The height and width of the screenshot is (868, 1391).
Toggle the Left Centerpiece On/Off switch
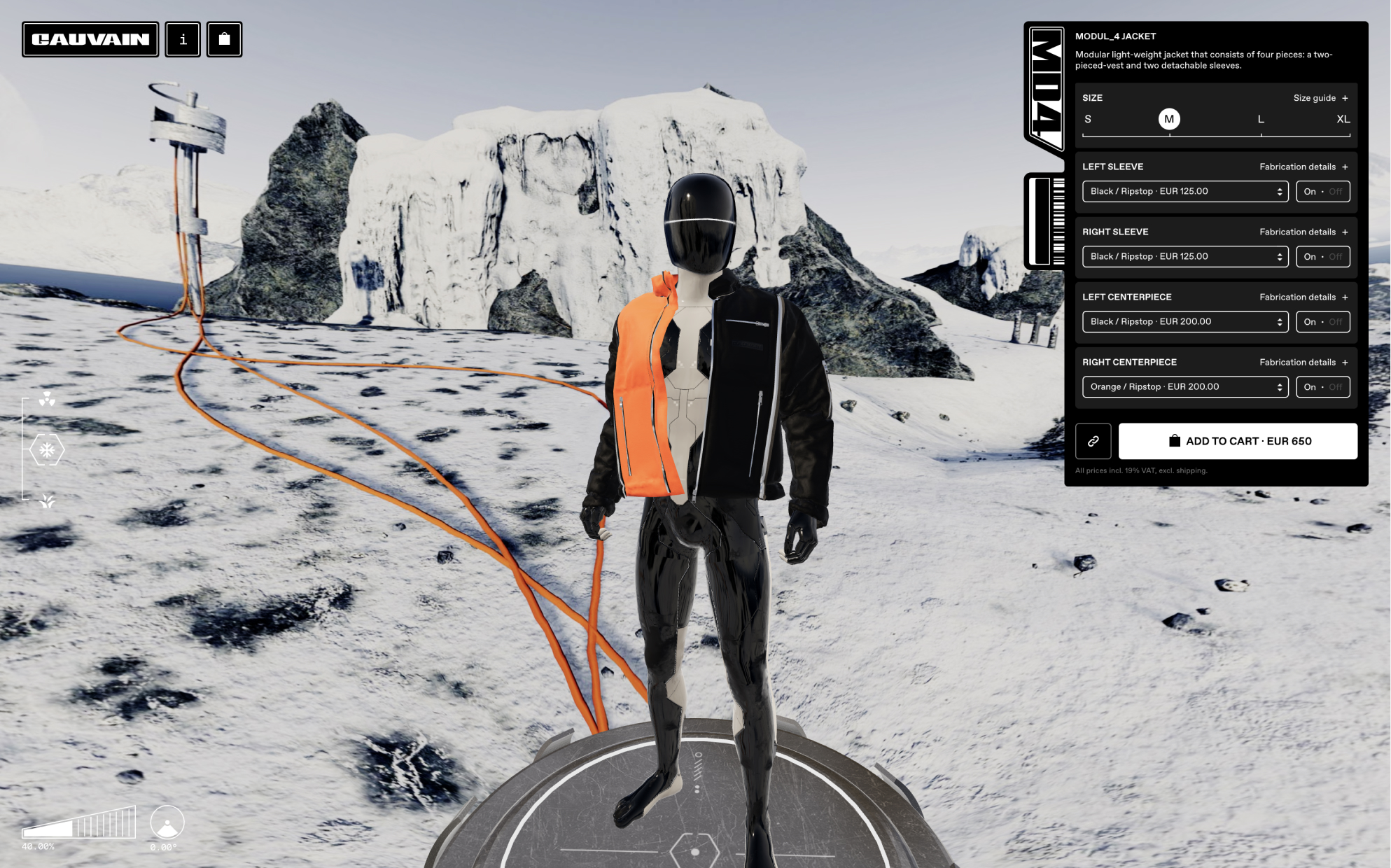[1322, 321]
